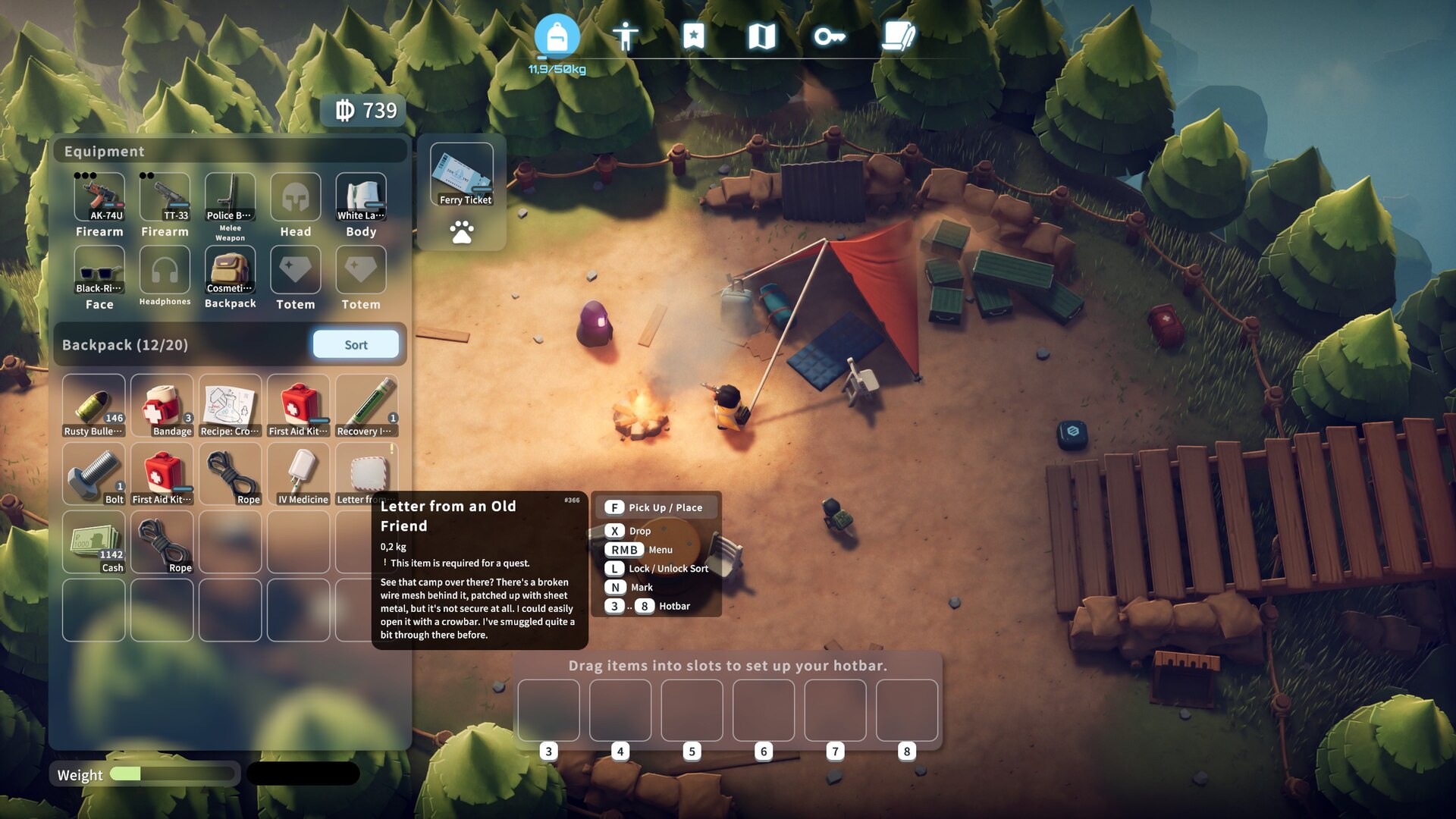Select the Bolt item
The width and height of the screenshot is (1456, 819).
pyautogui.click(x=93, y=474)
